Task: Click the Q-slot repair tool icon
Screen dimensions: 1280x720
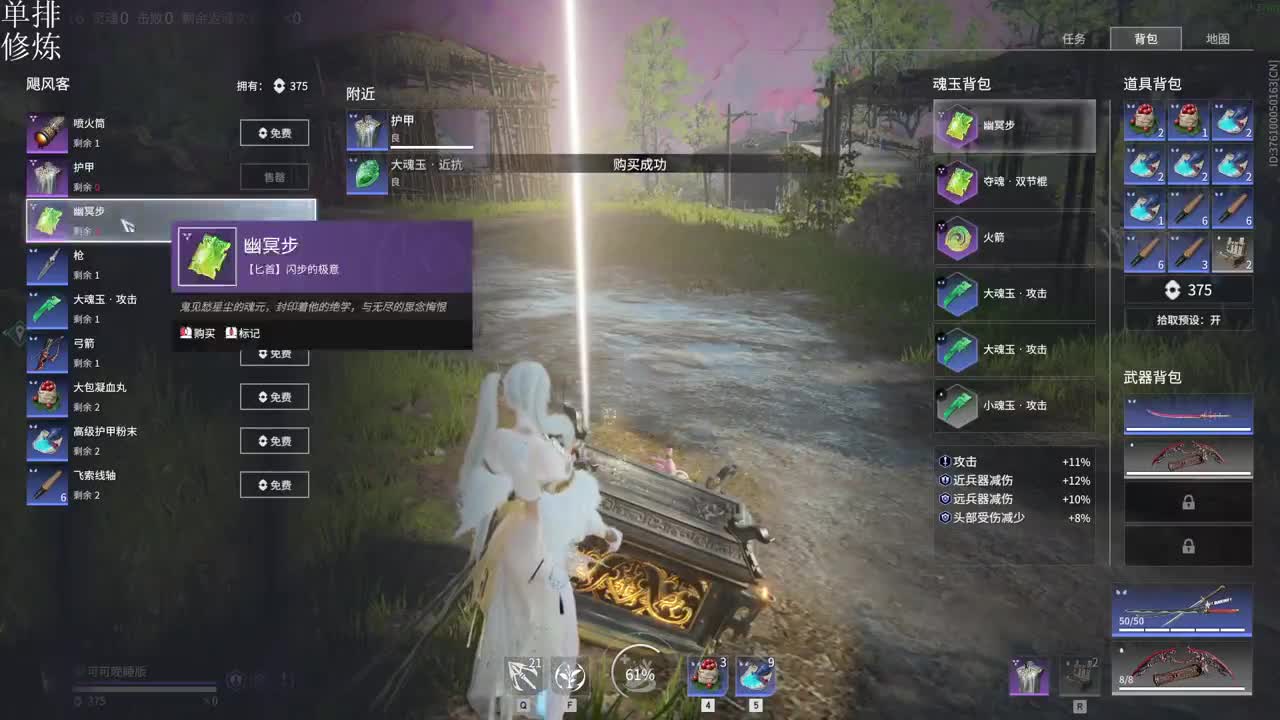Action: [x=524, y=675]
